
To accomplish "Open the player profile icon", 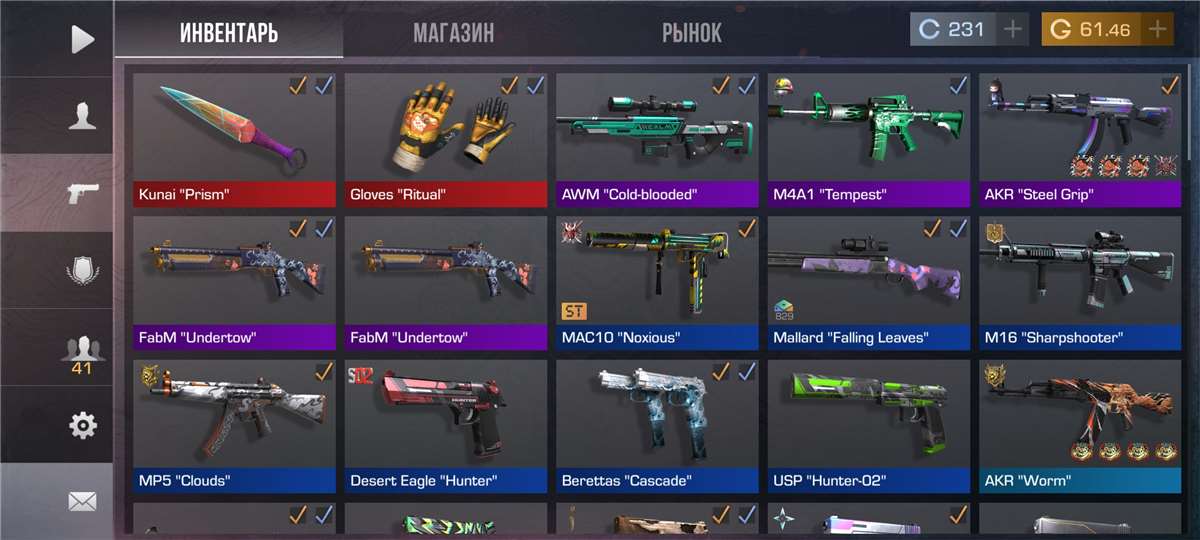I will click(82, 116).
